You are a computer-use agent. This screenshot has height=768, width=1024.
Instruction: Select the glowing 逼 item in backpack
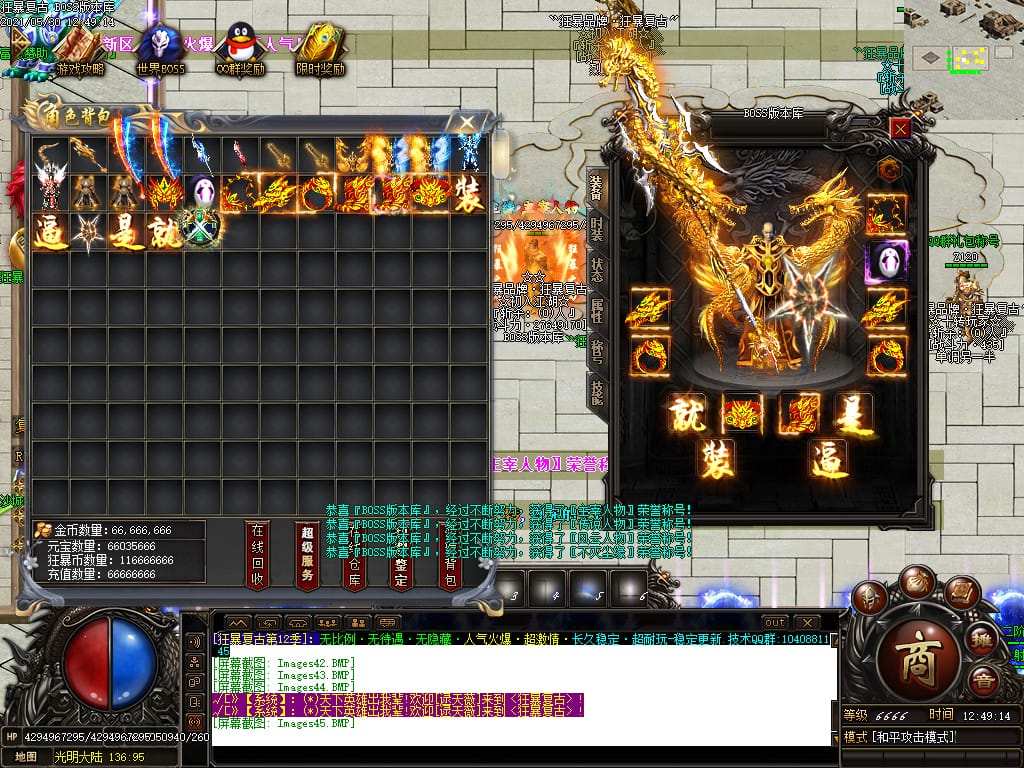pyautogui.click(x=50, y=232)
